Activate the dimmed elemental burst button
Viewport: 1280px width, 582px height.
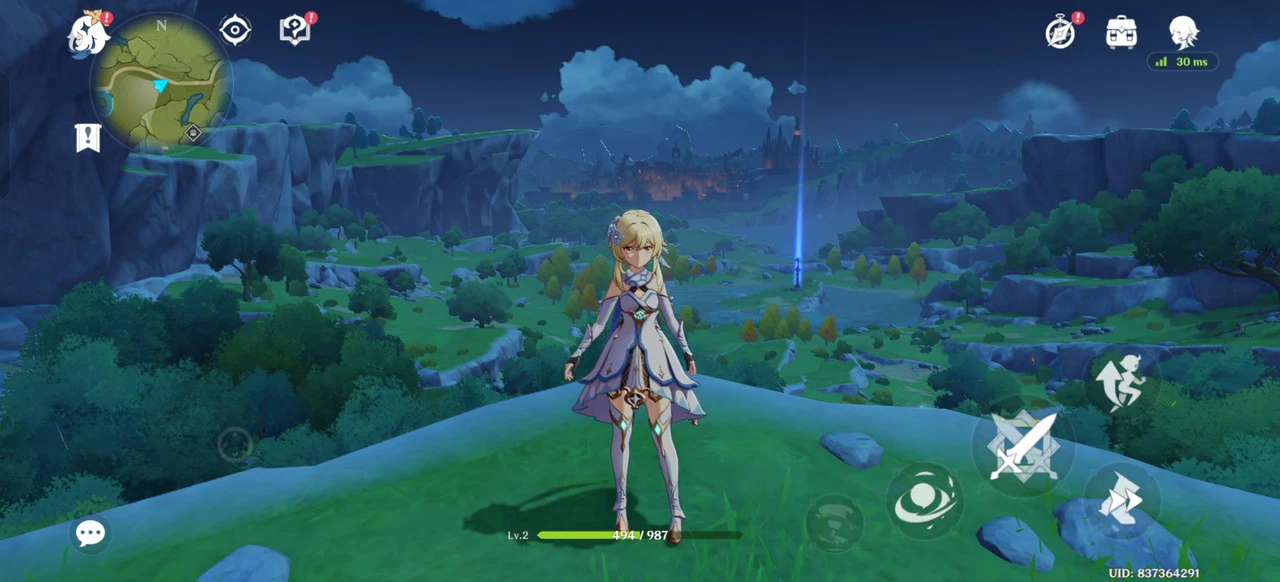click(x=834, y=523)
